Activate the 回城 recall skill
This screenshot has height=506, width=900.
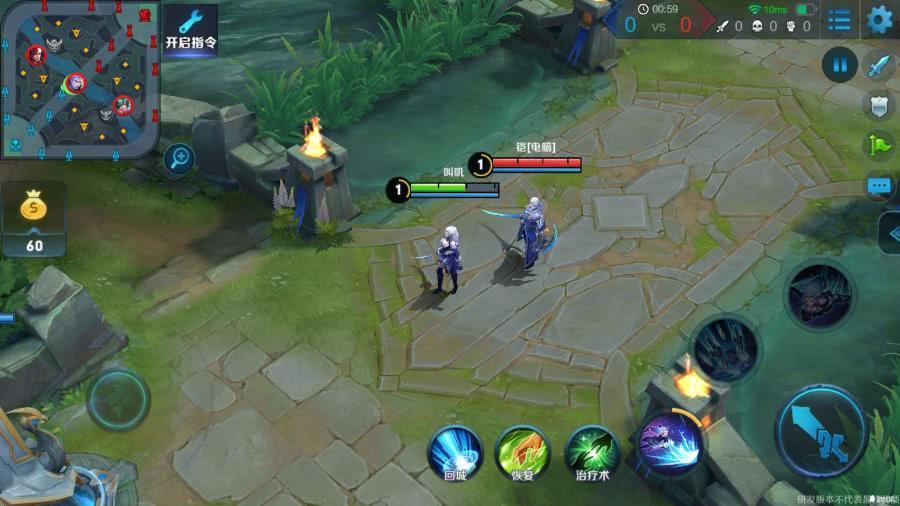click(x=455, y=450)
